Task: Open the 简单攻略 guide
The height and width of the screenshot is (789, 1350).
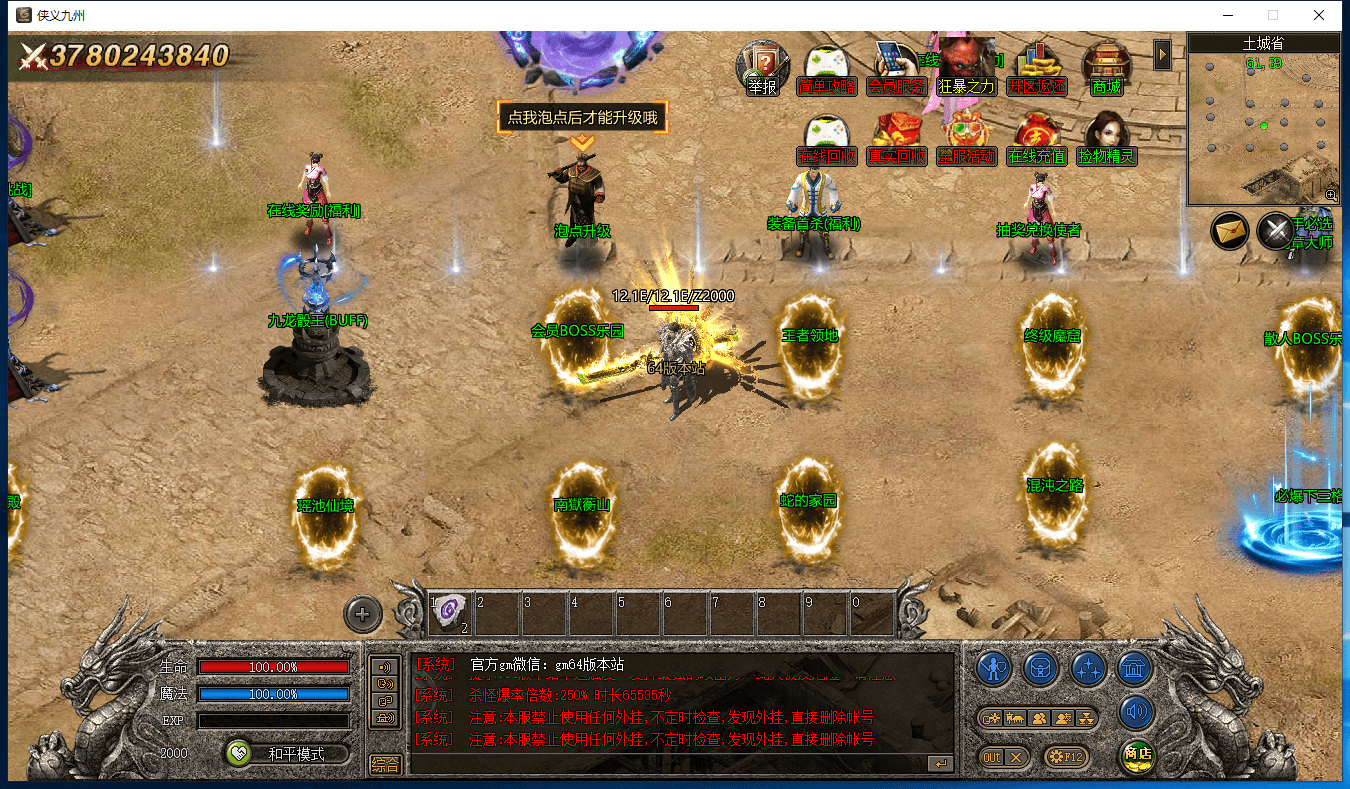Action: tap(827, 68)
